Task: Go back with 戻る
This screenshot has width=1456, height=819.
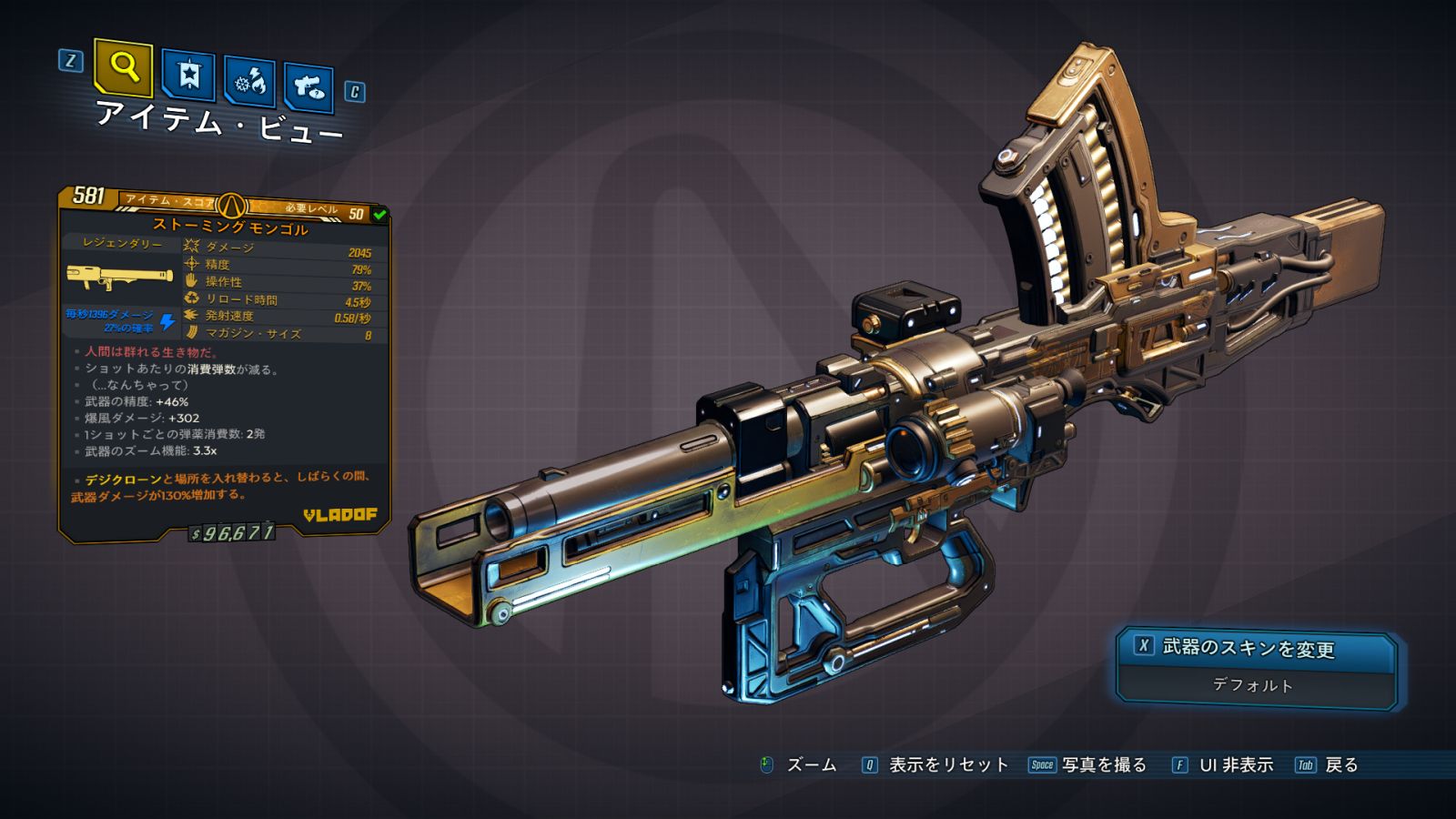Action: click(1340, 765)
